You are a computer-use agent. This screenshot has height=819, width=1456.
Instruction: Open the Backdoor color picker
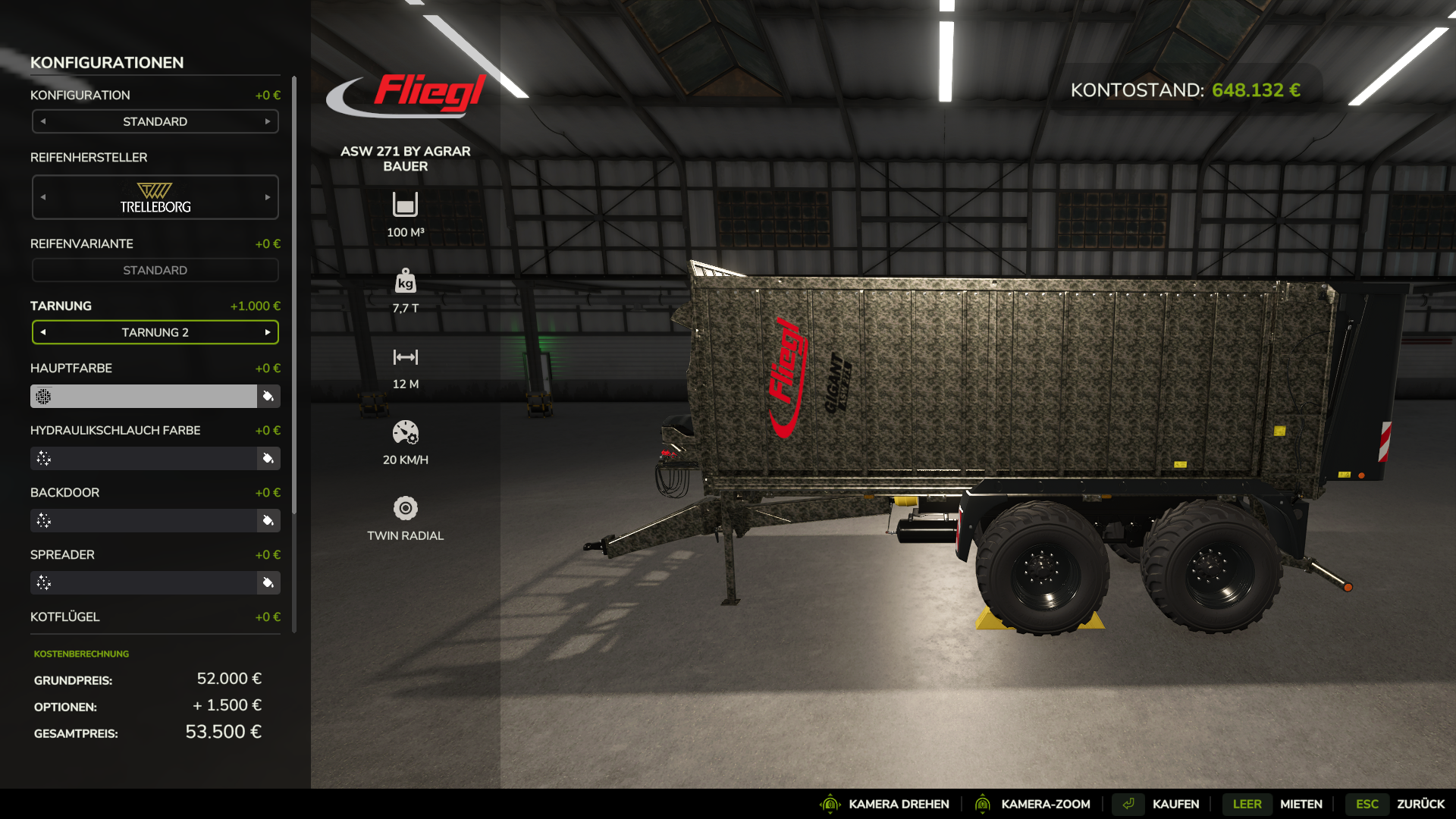[268, 520]
